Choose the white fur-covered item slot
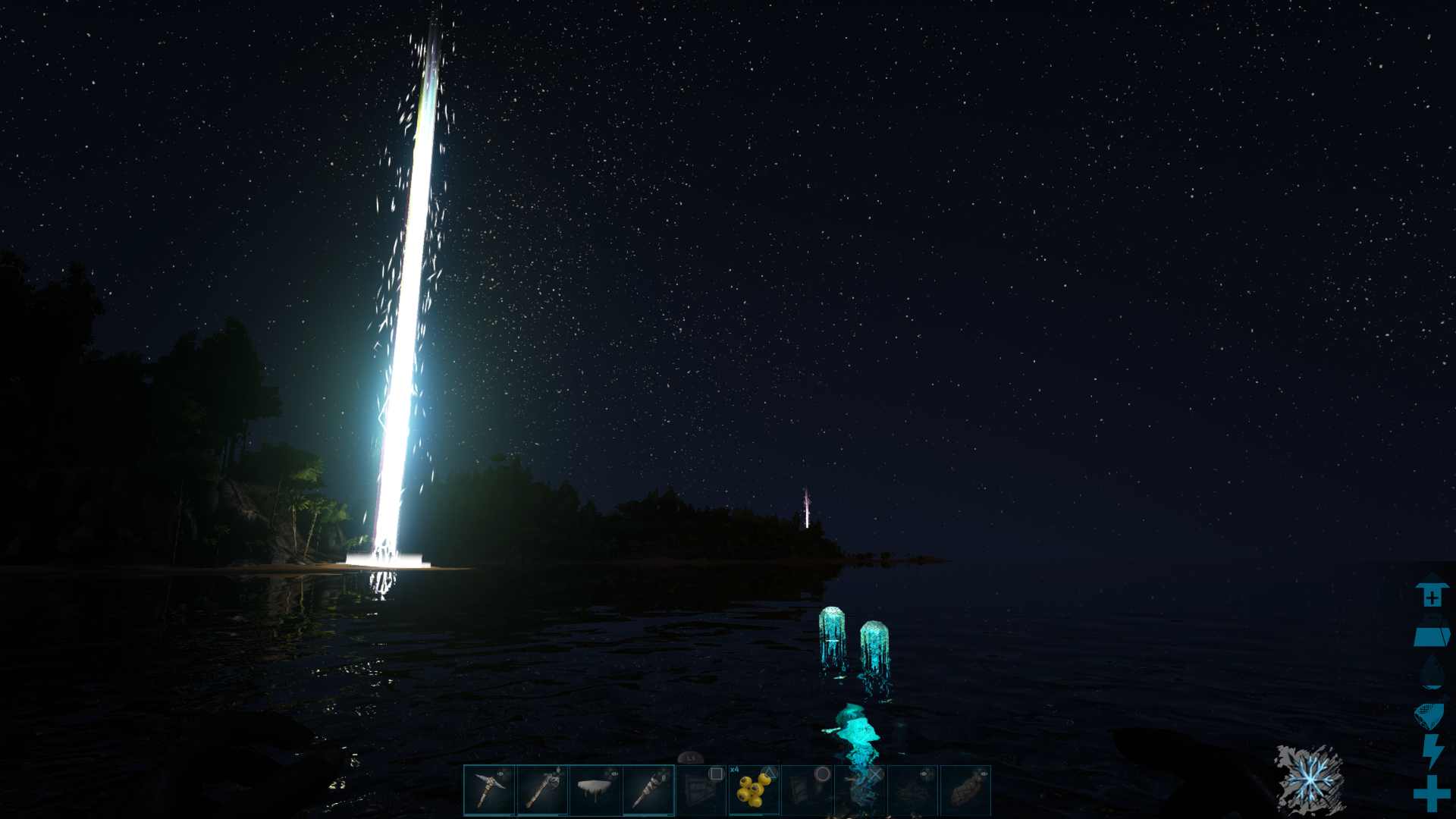Viewport: 1456px width, 819px height. tap(595, 790)
